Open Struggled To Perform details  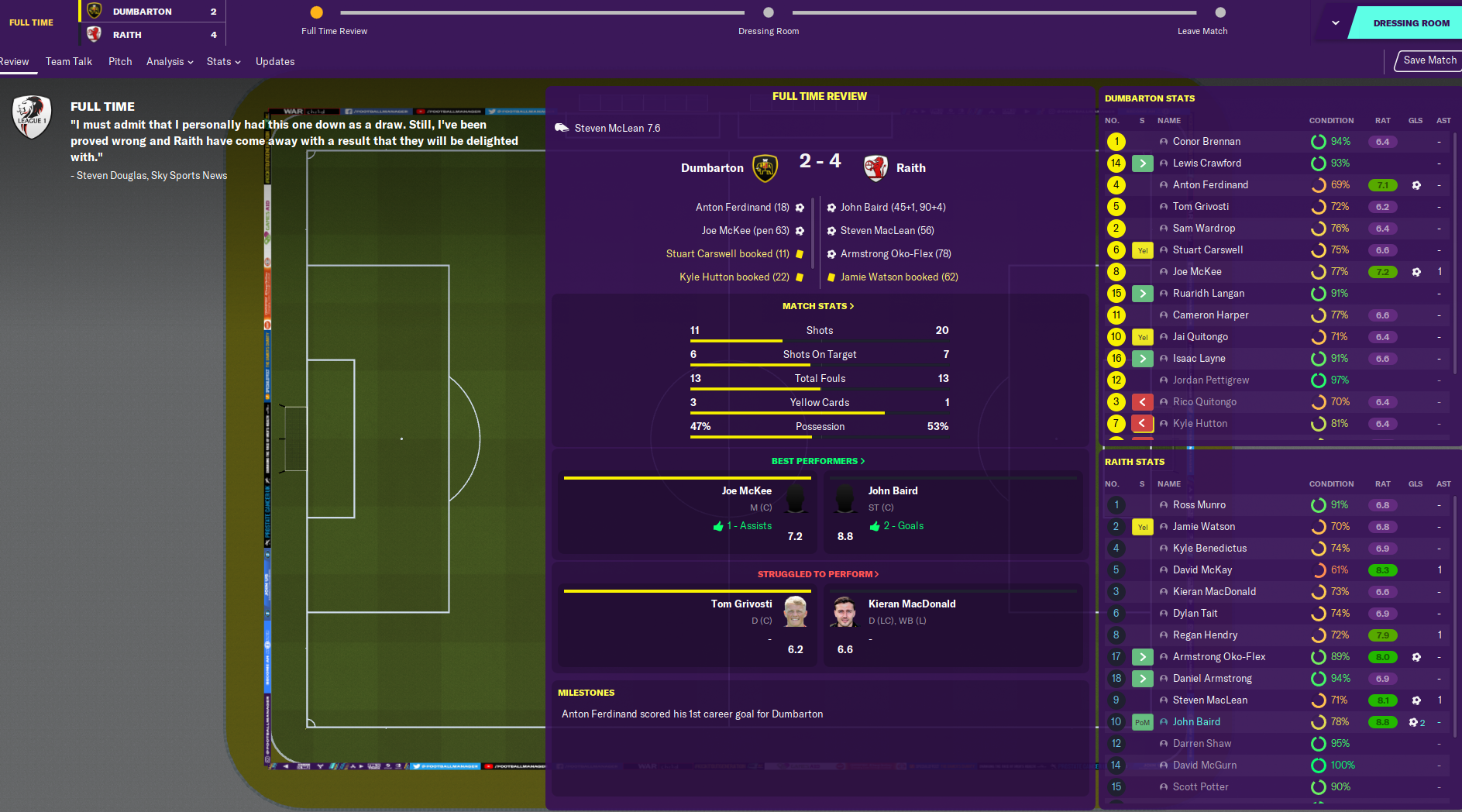click(818, 574)
